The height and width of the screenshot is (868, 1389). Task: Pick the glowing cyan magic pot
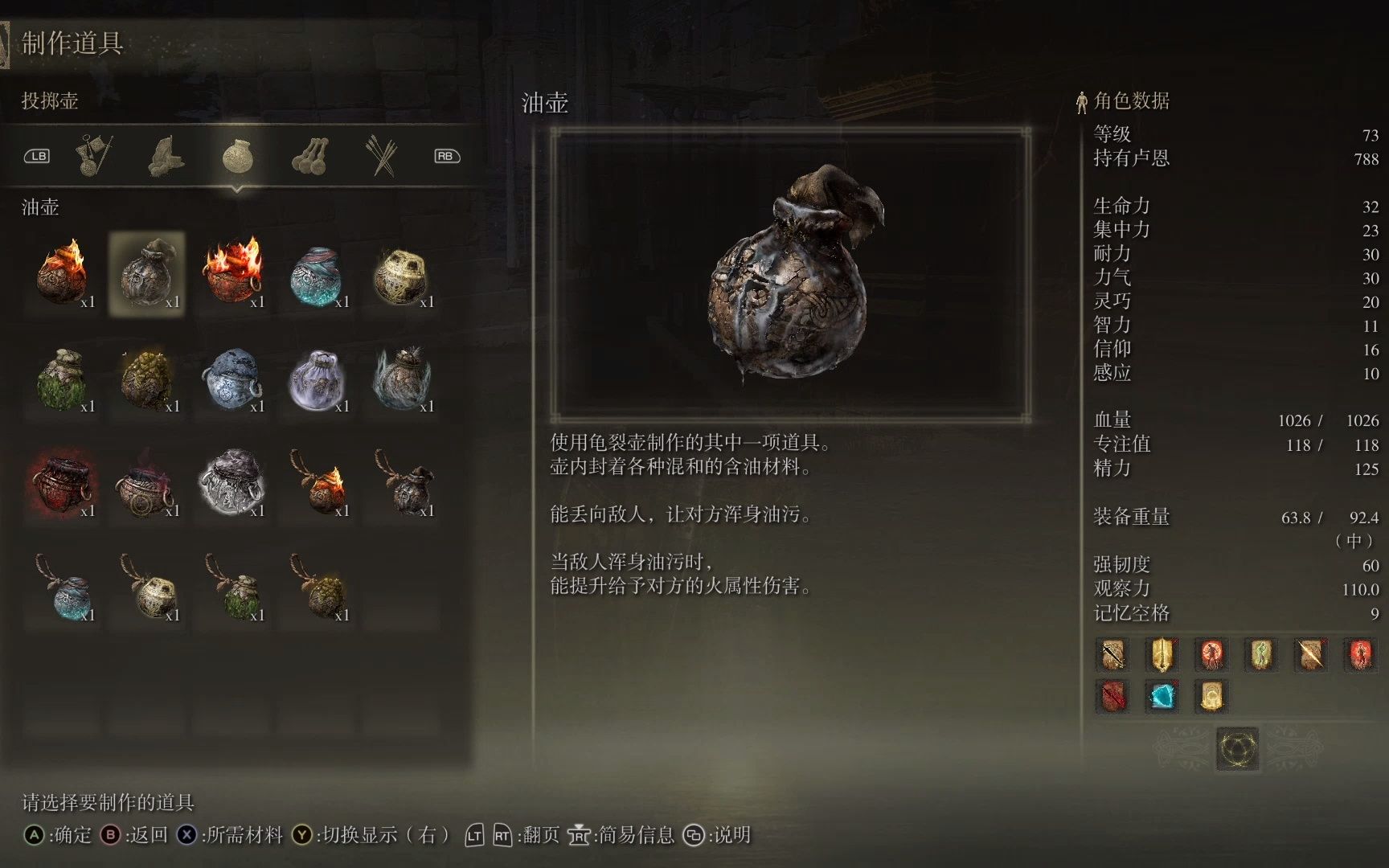(x=317, y=274)
